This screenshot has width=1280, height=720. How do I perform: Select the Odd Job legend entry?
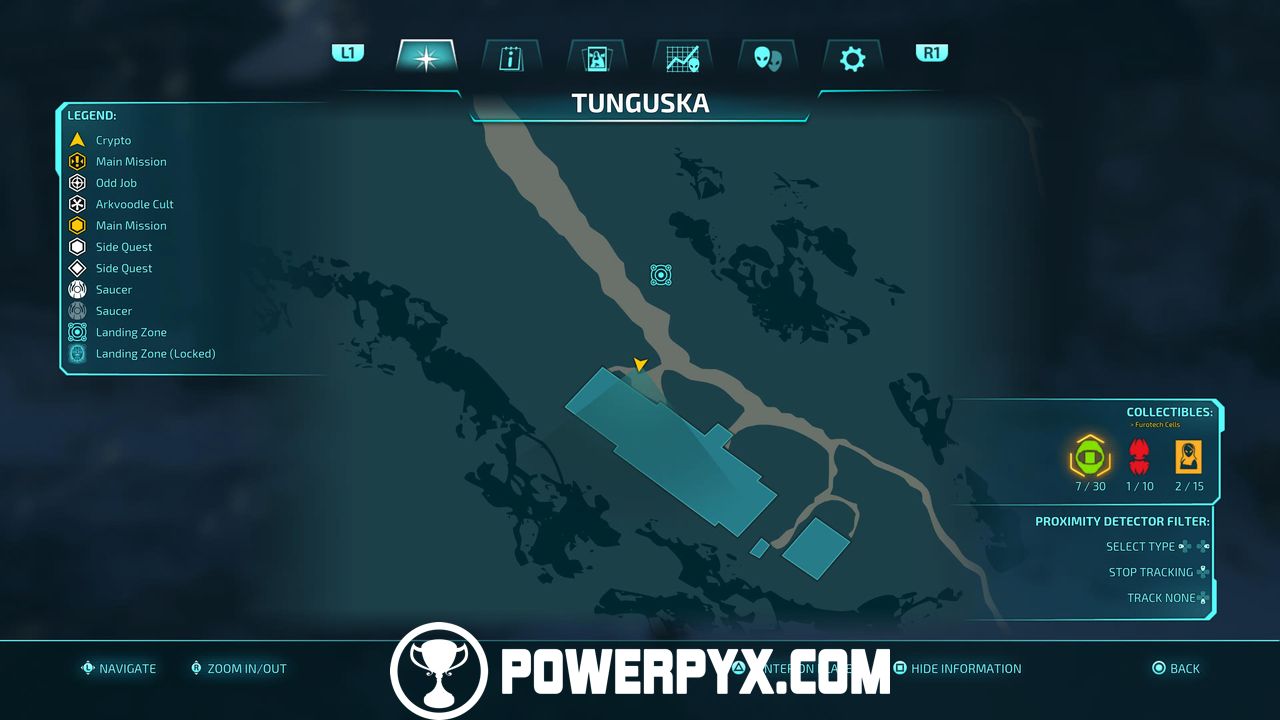click(116, 183)
